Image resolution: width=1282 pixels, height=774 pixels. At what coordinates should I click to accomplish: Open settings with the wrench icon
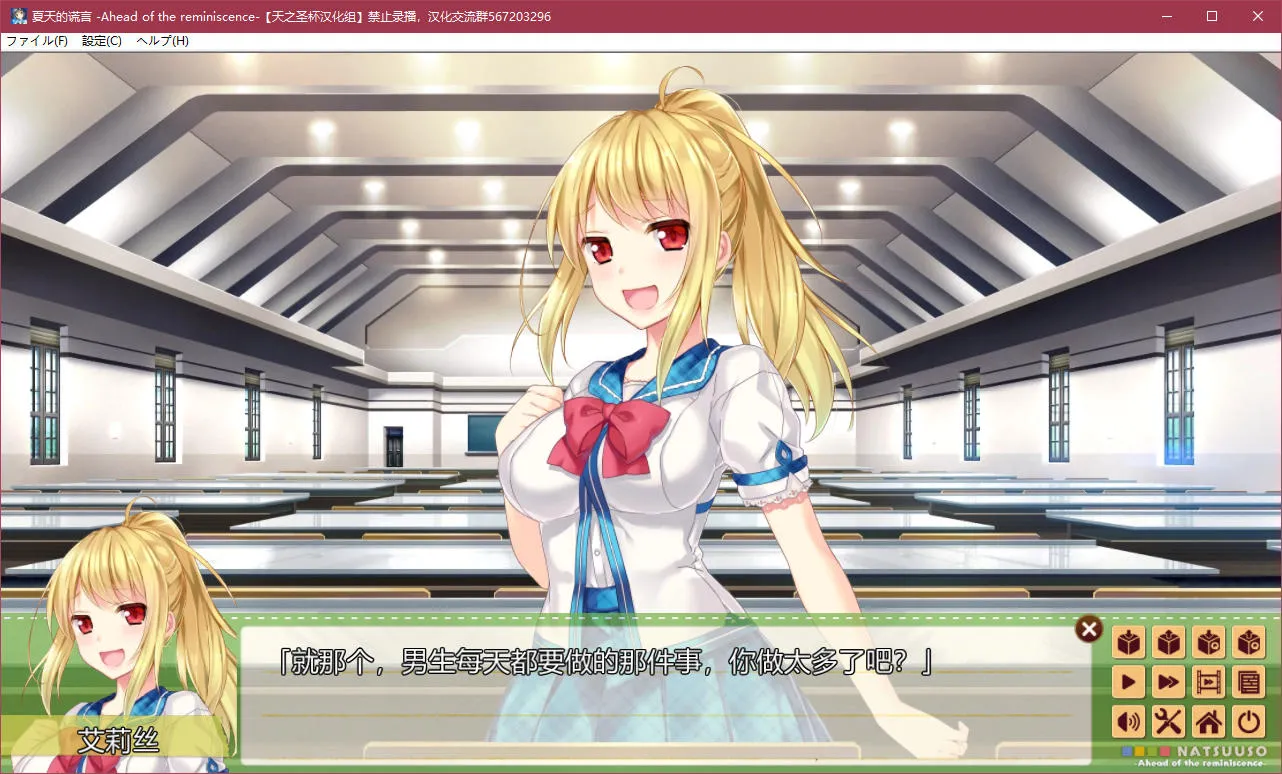[x=1168, y=722]
